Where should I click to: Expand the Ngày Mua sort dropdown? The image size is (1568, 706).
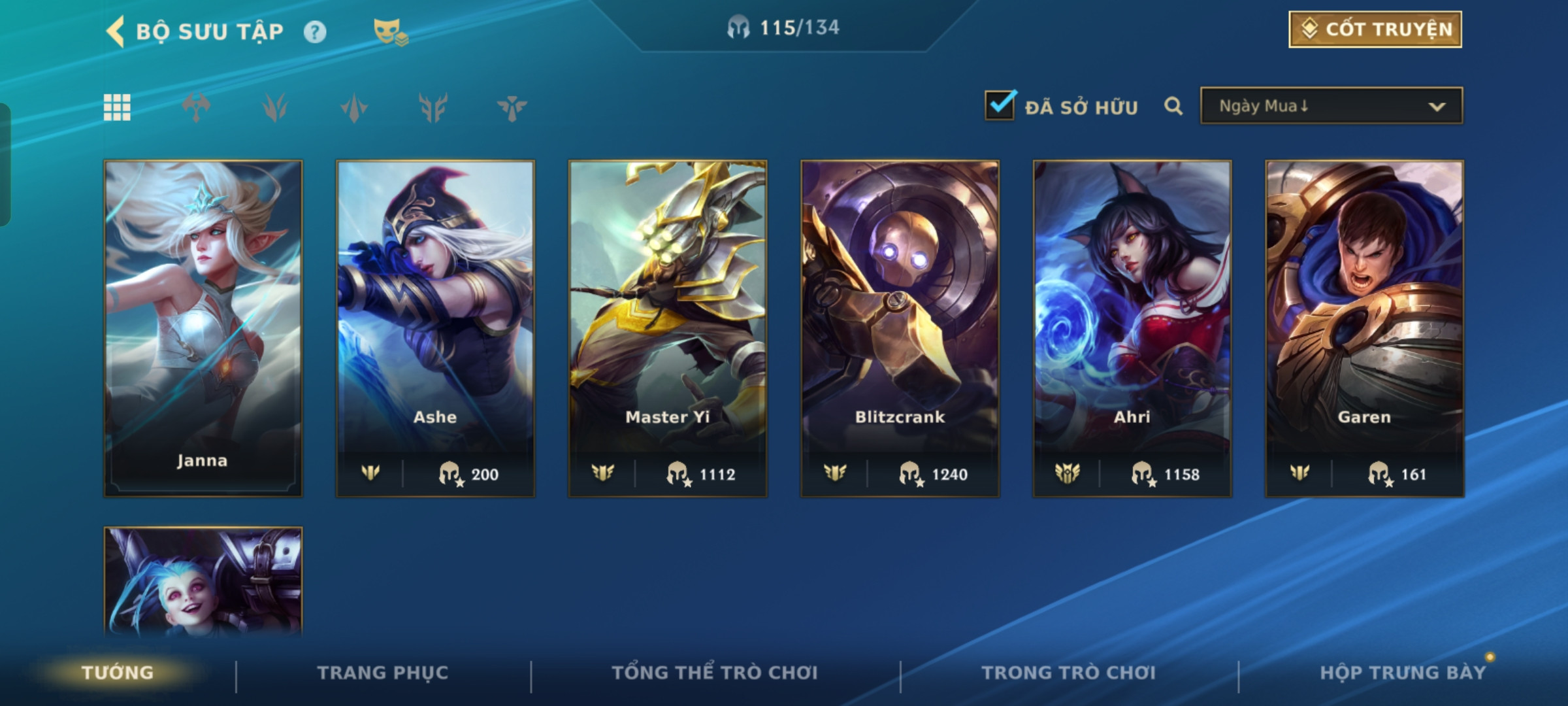[1331, 106]
